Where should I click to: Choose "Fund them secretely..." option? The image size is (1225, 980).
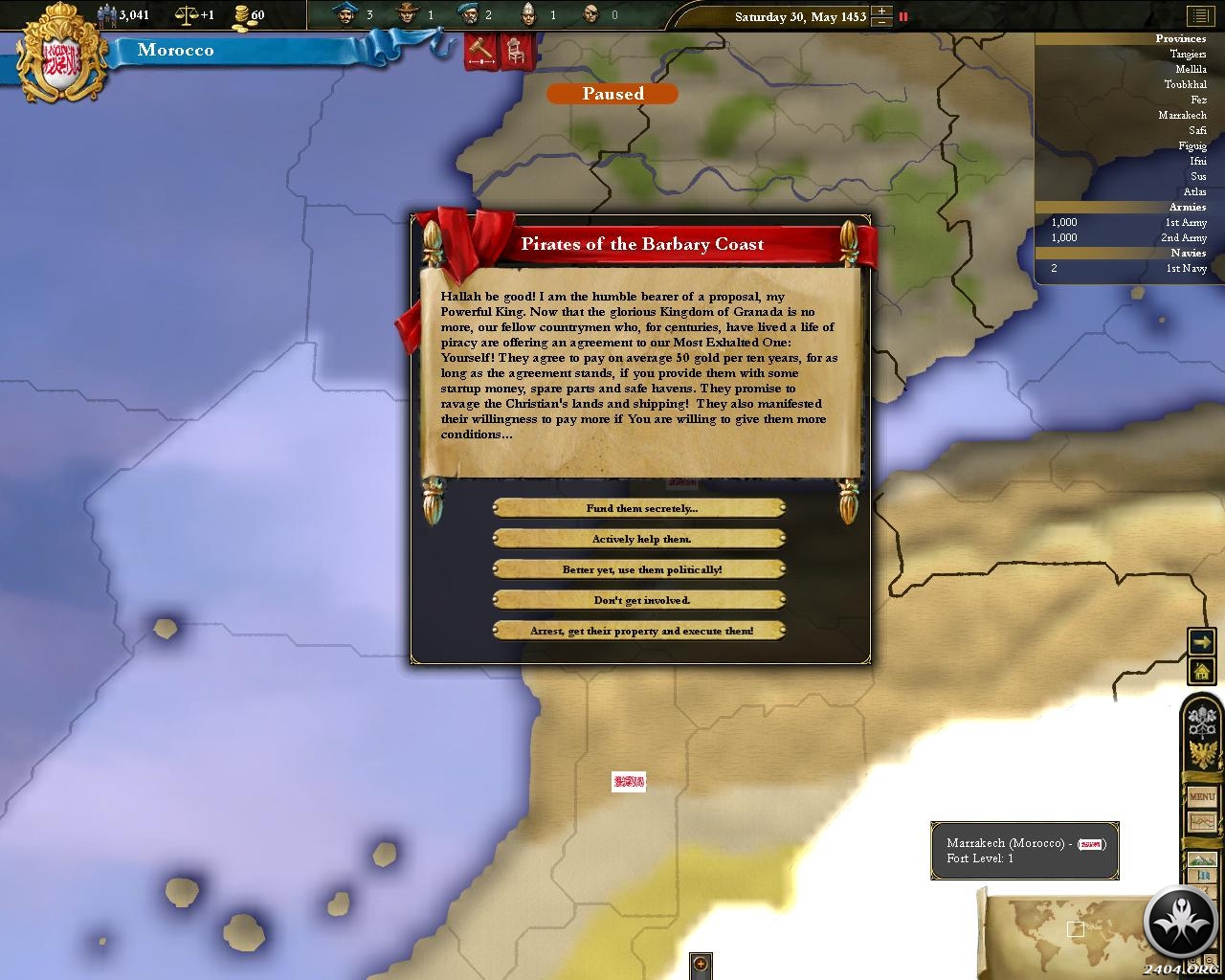tap(639, 508)
